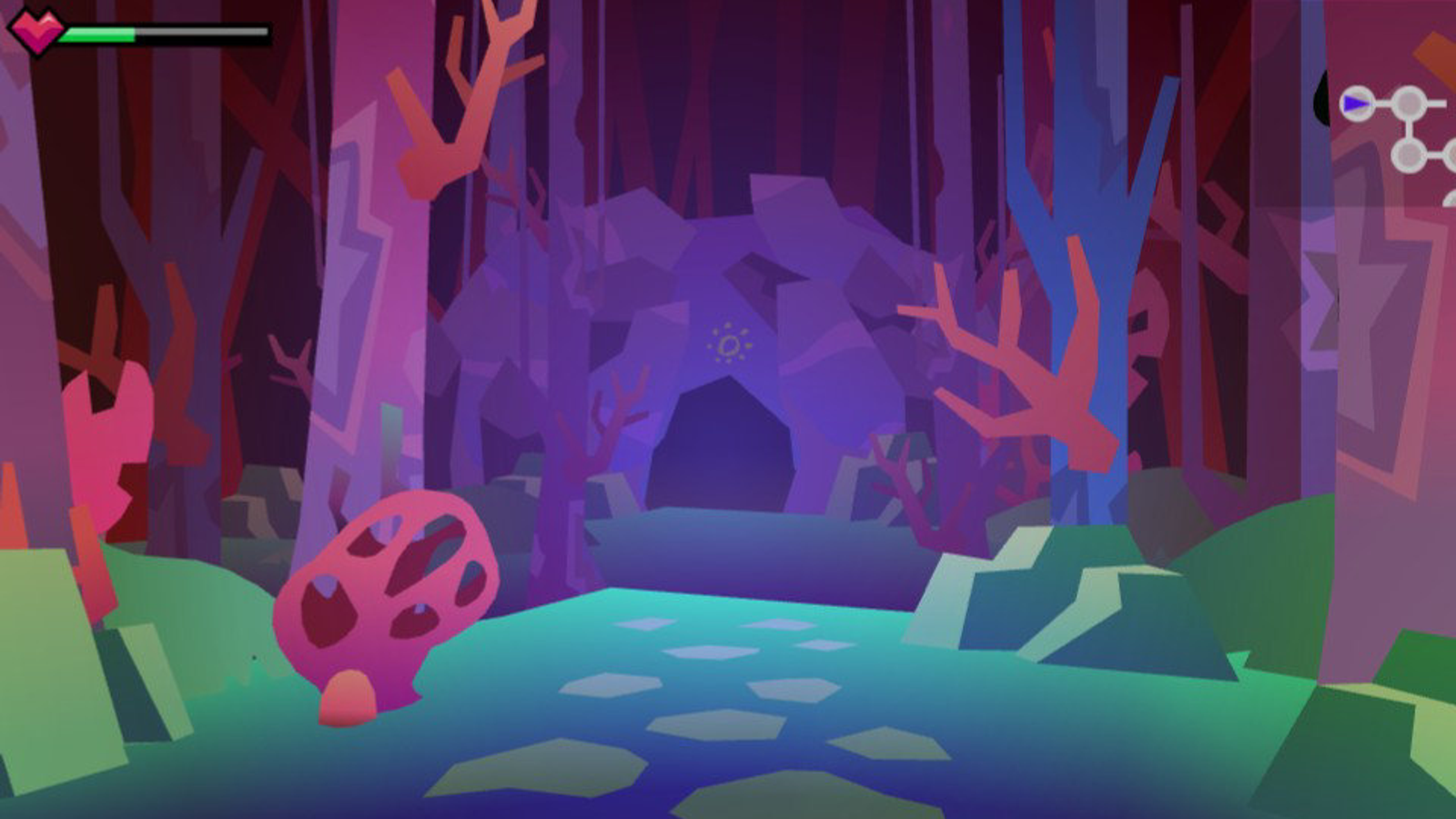The width and height of the screenshot is (1456, 819).
Task: Click the top-right node on the minimap
Action: click(1408, 103)
